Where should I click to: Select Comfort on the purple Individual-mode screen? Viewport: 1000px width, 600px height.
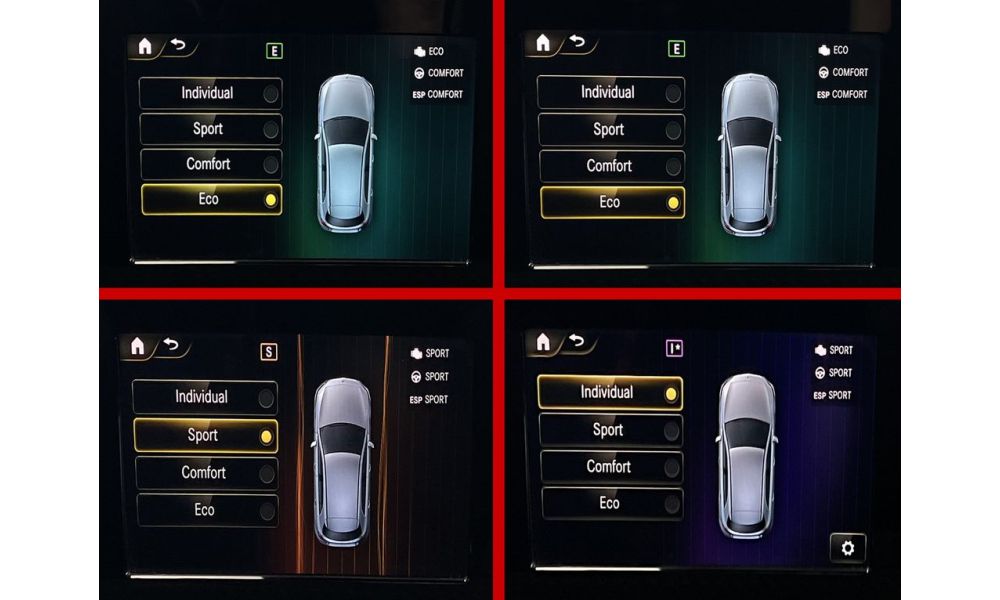coord(609,467)
